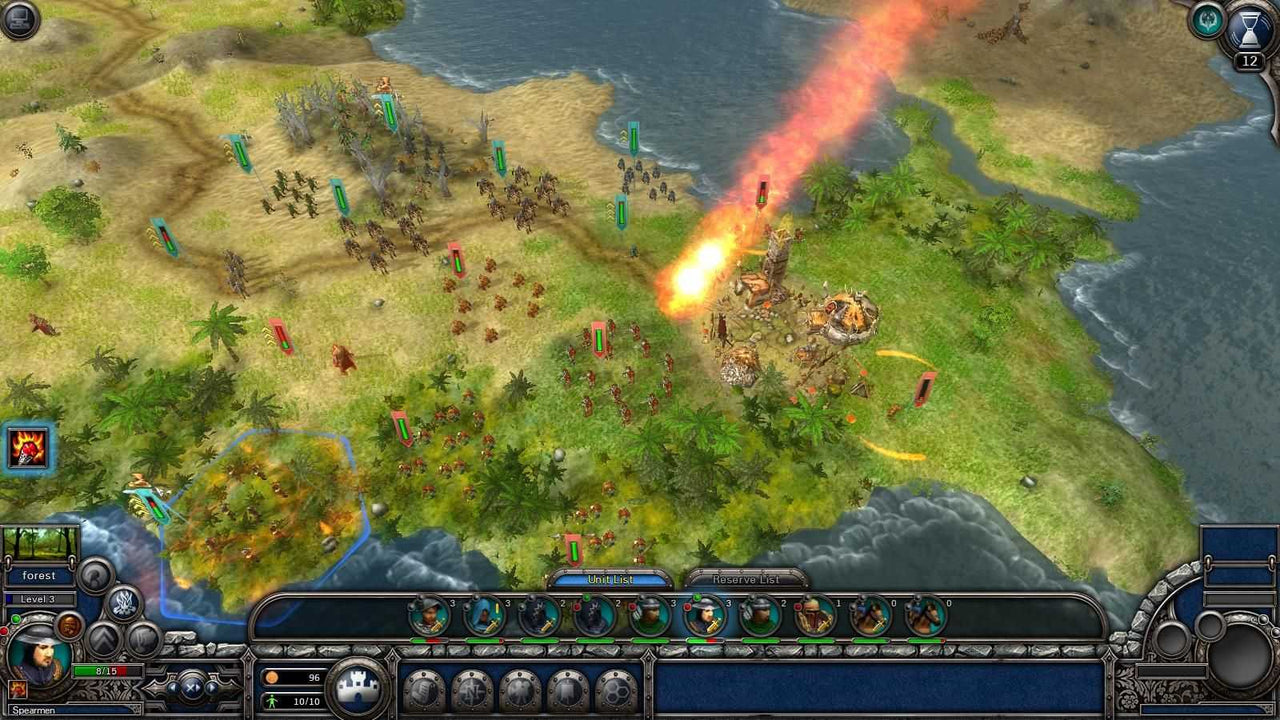The width and height of the screenshot is (1280, 720).
Task: Click the next-unit arrow button
Action: click(210, 688)
